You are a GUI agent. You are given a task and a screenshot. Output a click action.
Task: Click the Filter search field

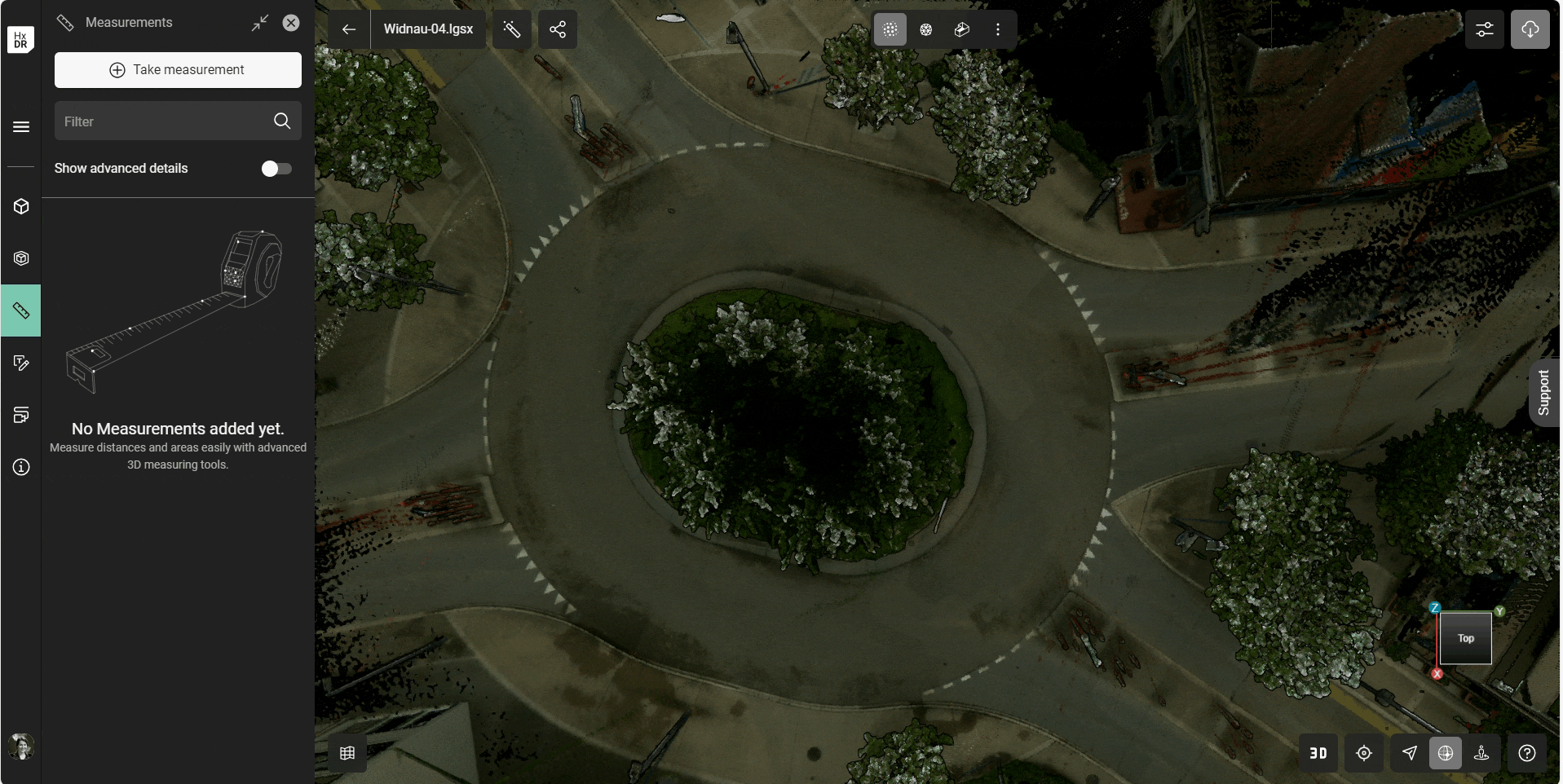[x=163, y=121]
